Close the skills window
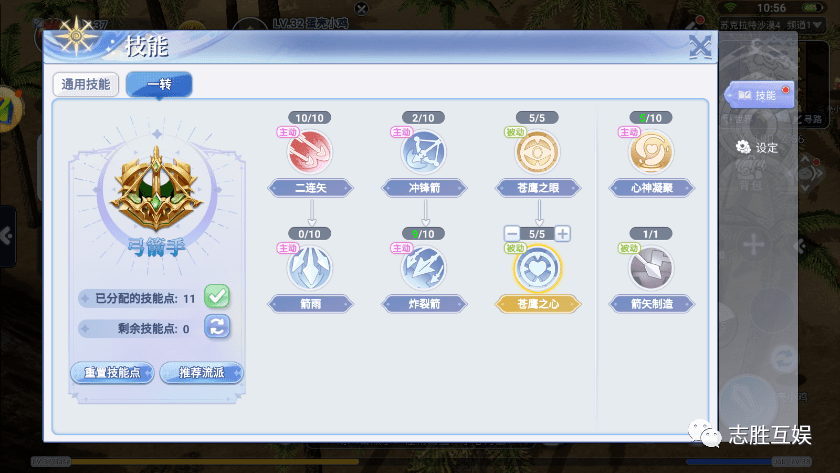Screen dimensions: 840x473 (701, 47)
